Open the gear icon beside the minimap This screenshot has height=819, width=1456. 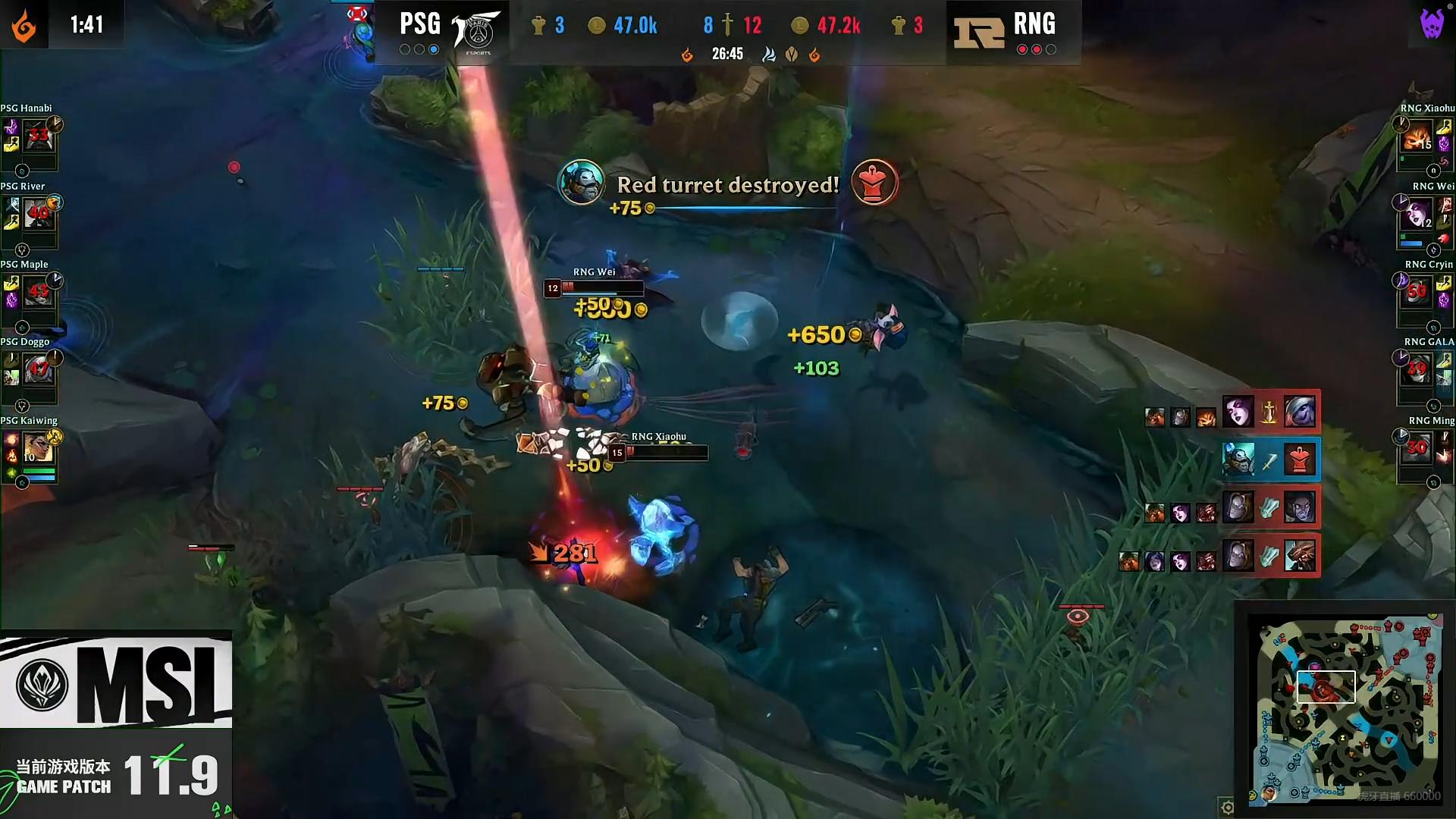(1227, 806)
